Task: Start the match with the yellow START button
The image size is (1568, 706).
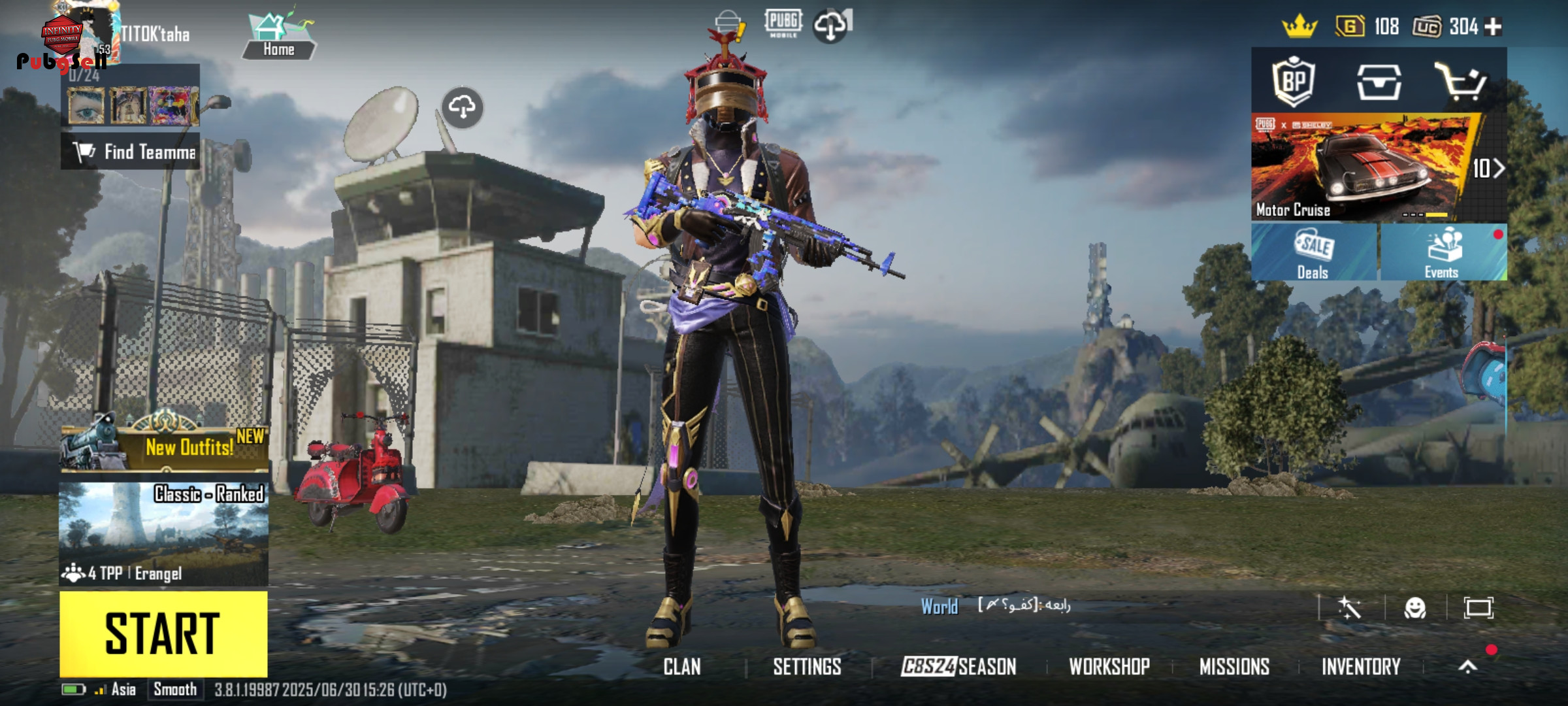Action: pos(163,633)
